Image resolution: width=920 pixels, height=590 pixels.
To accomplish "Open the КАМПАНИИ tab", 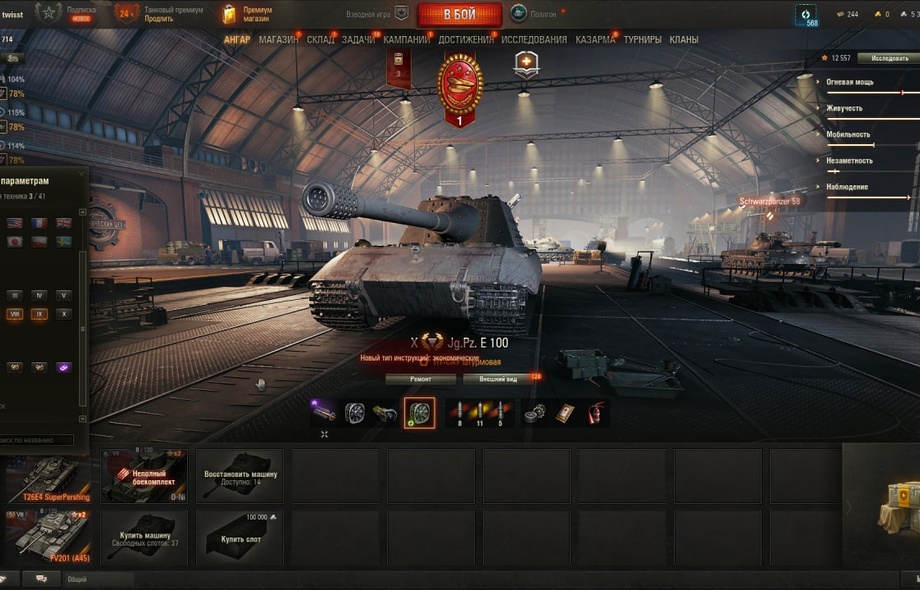I will (407, 40).
